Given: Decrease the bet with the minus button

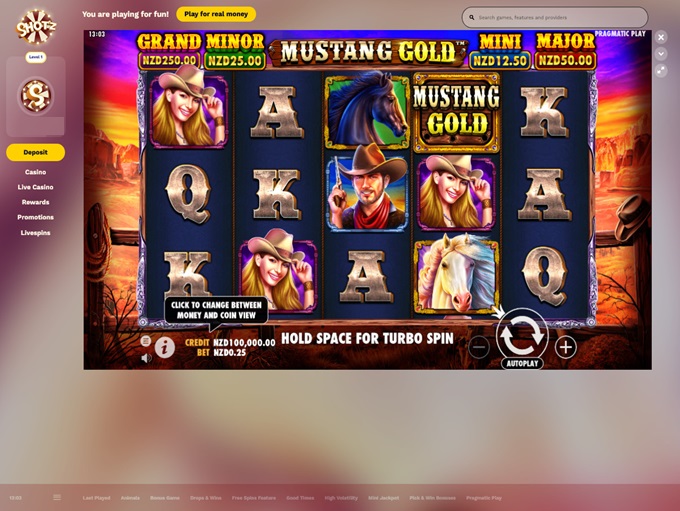Looking at the screenshot, I should [x=479, y=347].
